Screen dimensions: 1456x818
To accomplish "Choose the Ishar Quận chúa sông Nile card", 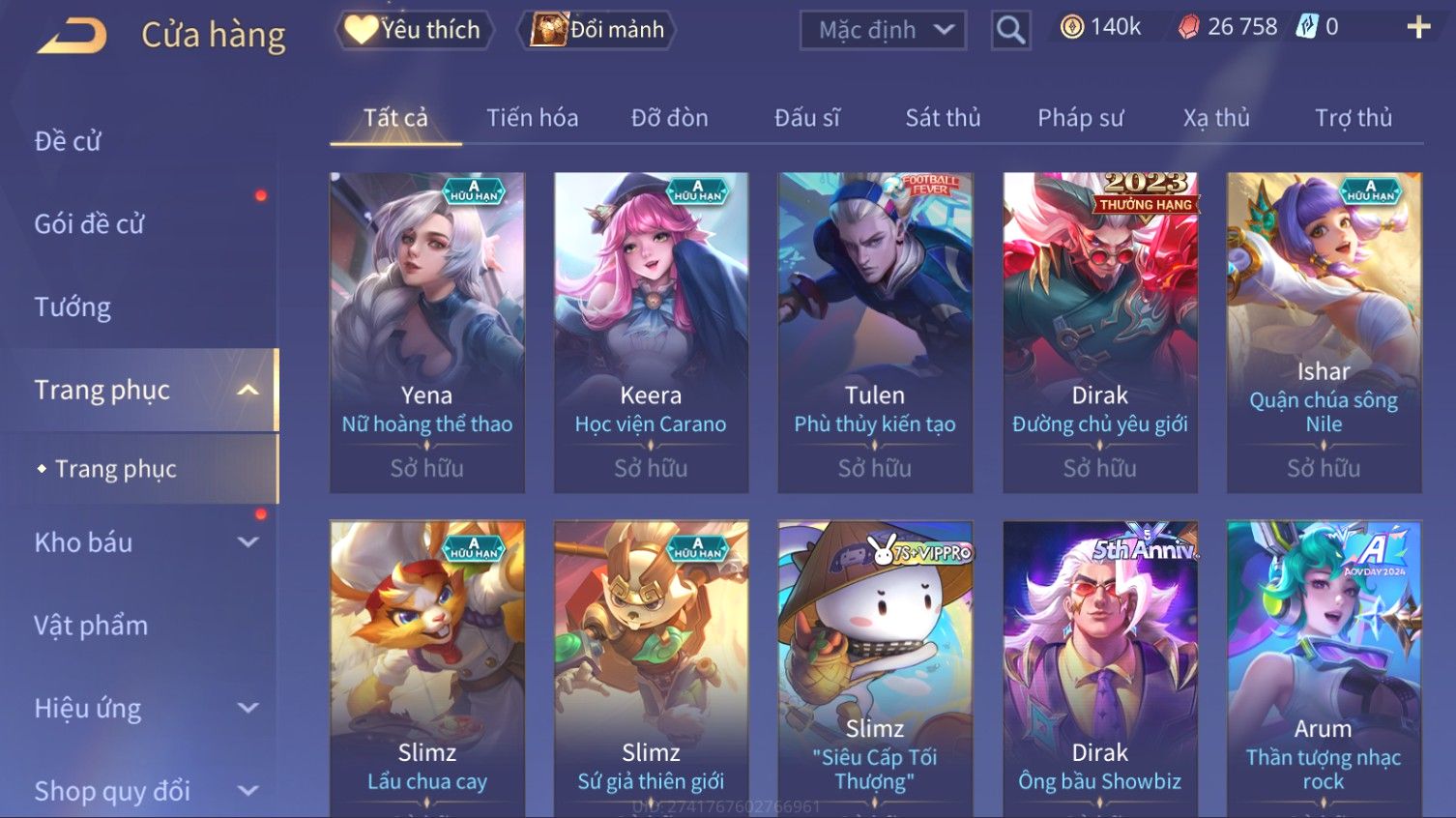I will 1324,333.
